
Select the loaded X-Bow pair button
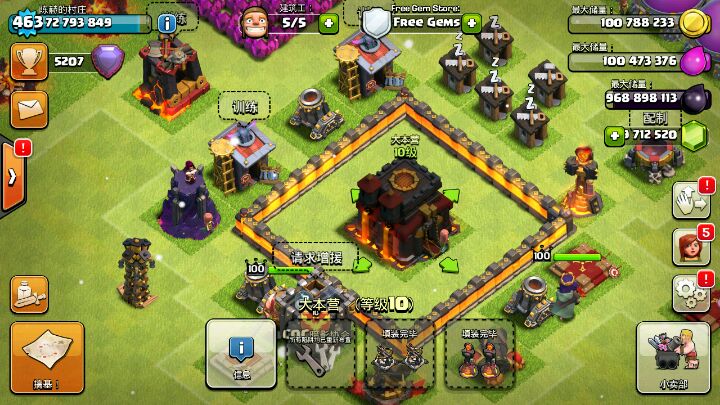(x=394, y=356)
